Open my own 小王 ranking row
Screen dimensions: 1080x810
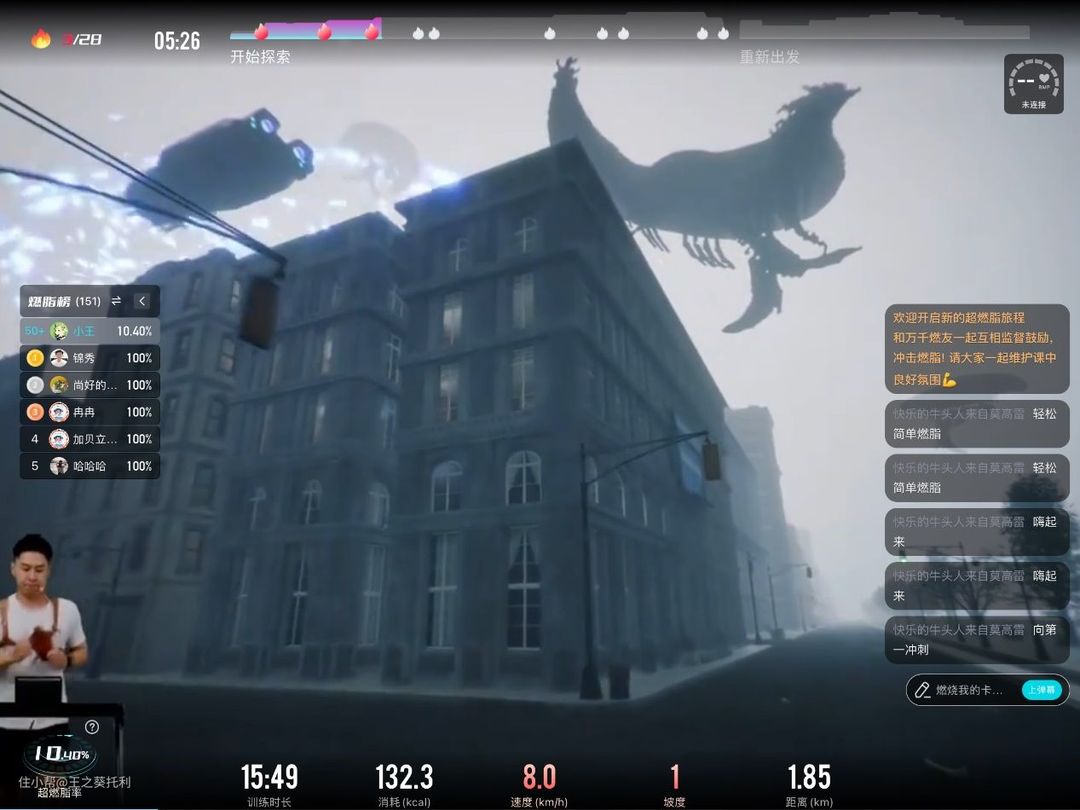coord(90,331)
